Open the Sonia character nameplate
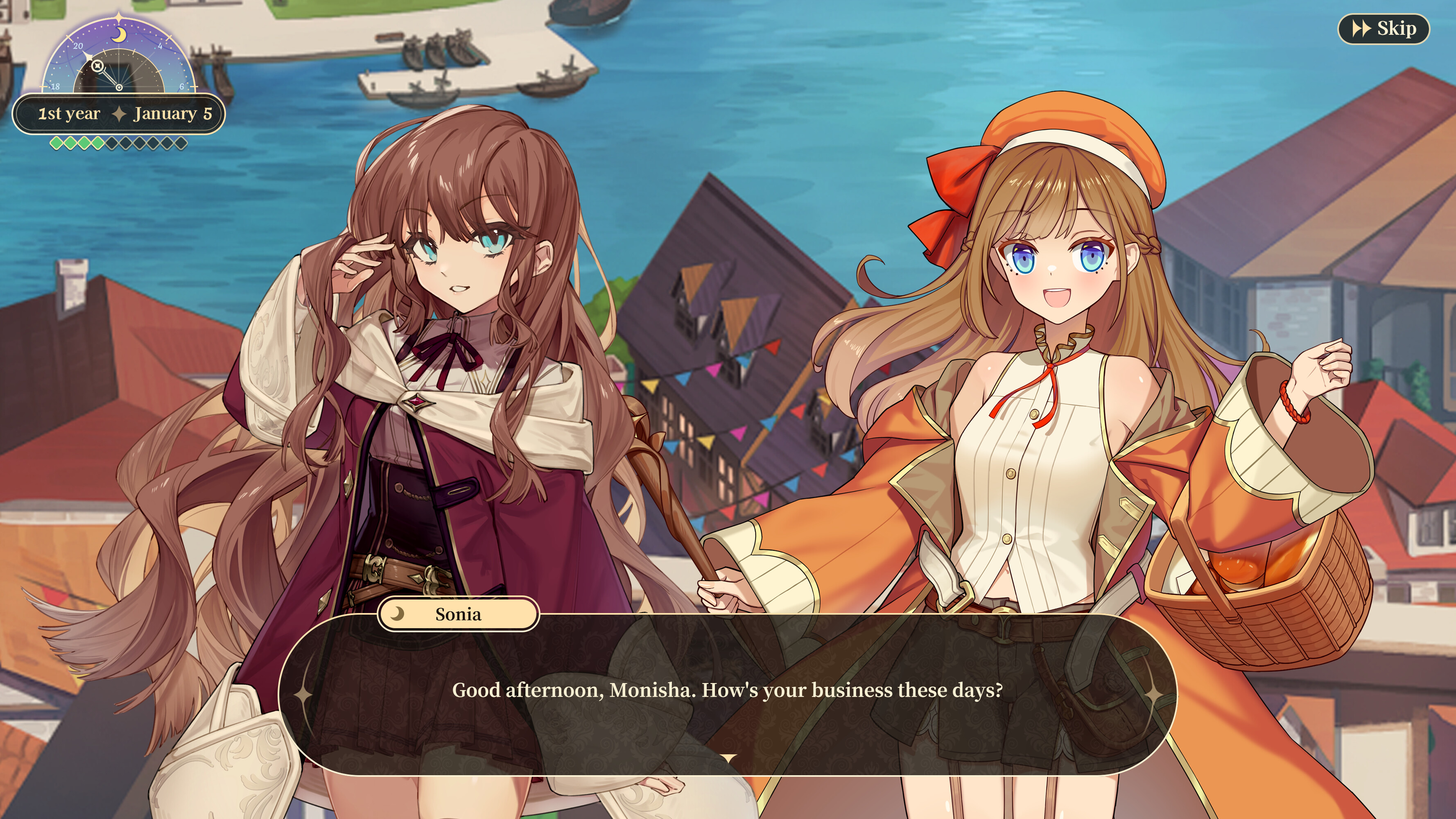The width and height of the screenshot is (1456, 819). pos(458,614)
